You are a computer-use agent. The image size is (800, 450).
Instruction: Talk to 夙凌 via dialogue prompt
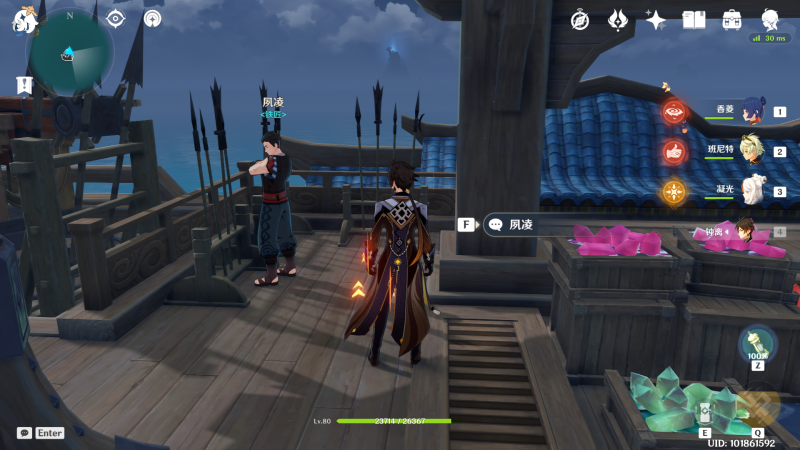pos(521,225)
